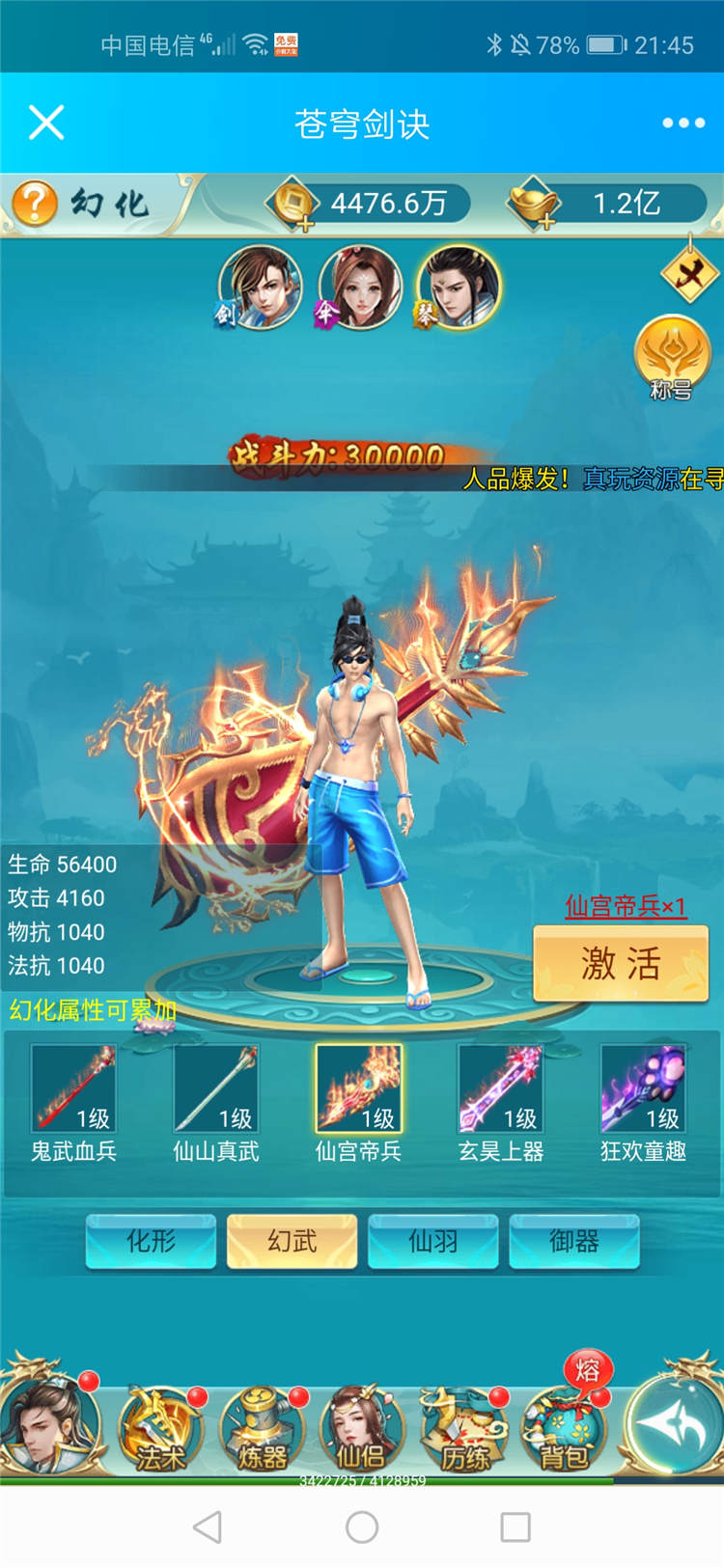Open the 称号 title menu
Viewport: 724px width, 1568px height.
tap(672, 359)
